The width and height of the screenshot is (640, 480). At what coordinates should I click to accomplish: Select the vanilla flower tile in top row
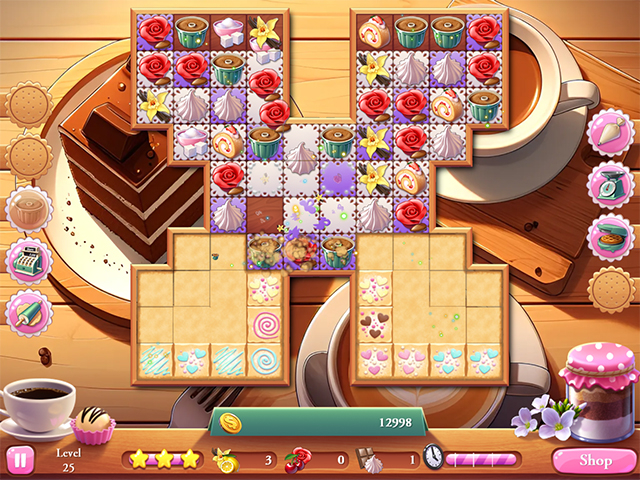[x=266, y=32]
